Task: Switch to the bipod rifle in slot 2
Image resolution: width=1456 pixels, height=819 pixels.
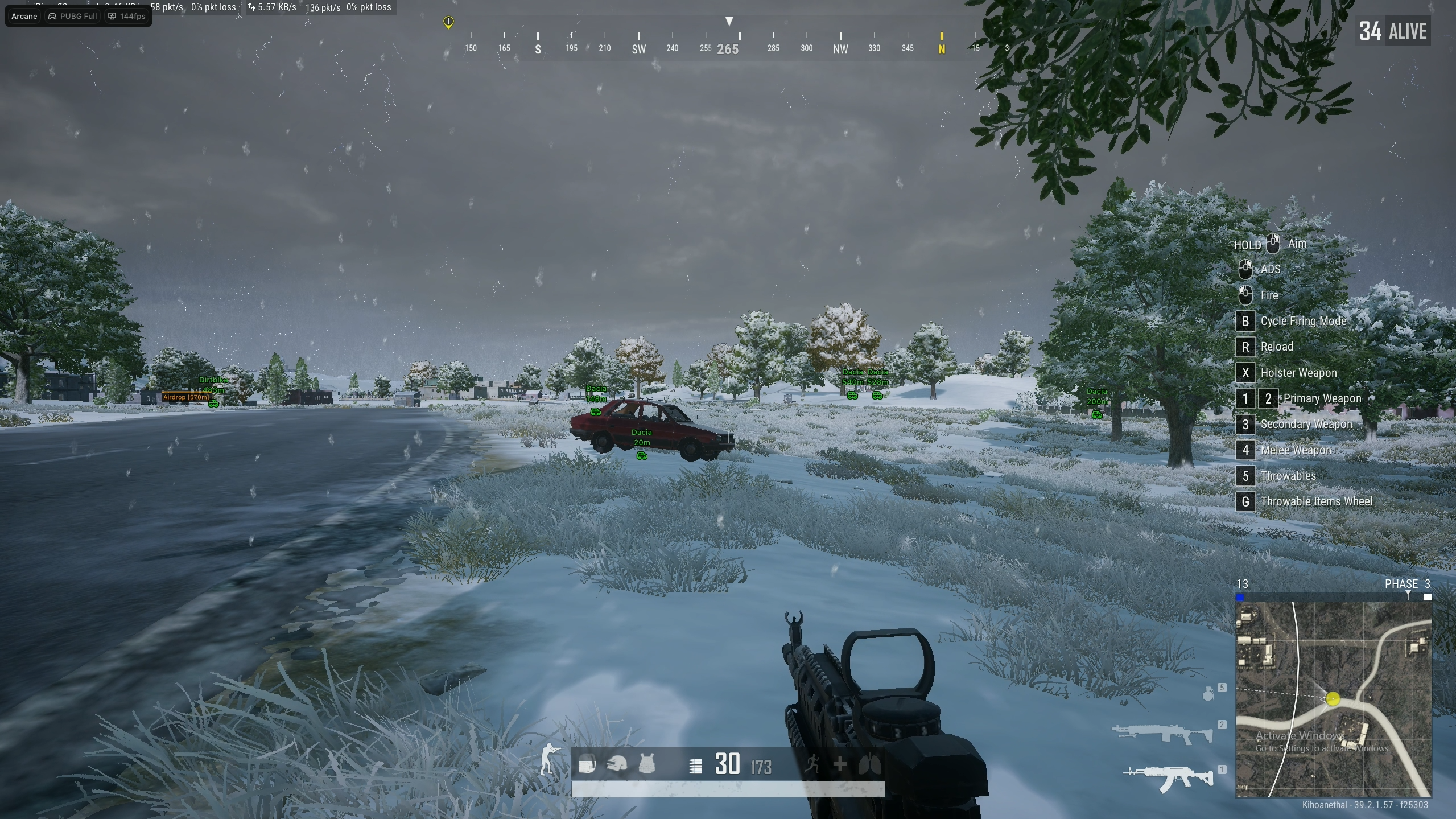Action: point(1162,734)
